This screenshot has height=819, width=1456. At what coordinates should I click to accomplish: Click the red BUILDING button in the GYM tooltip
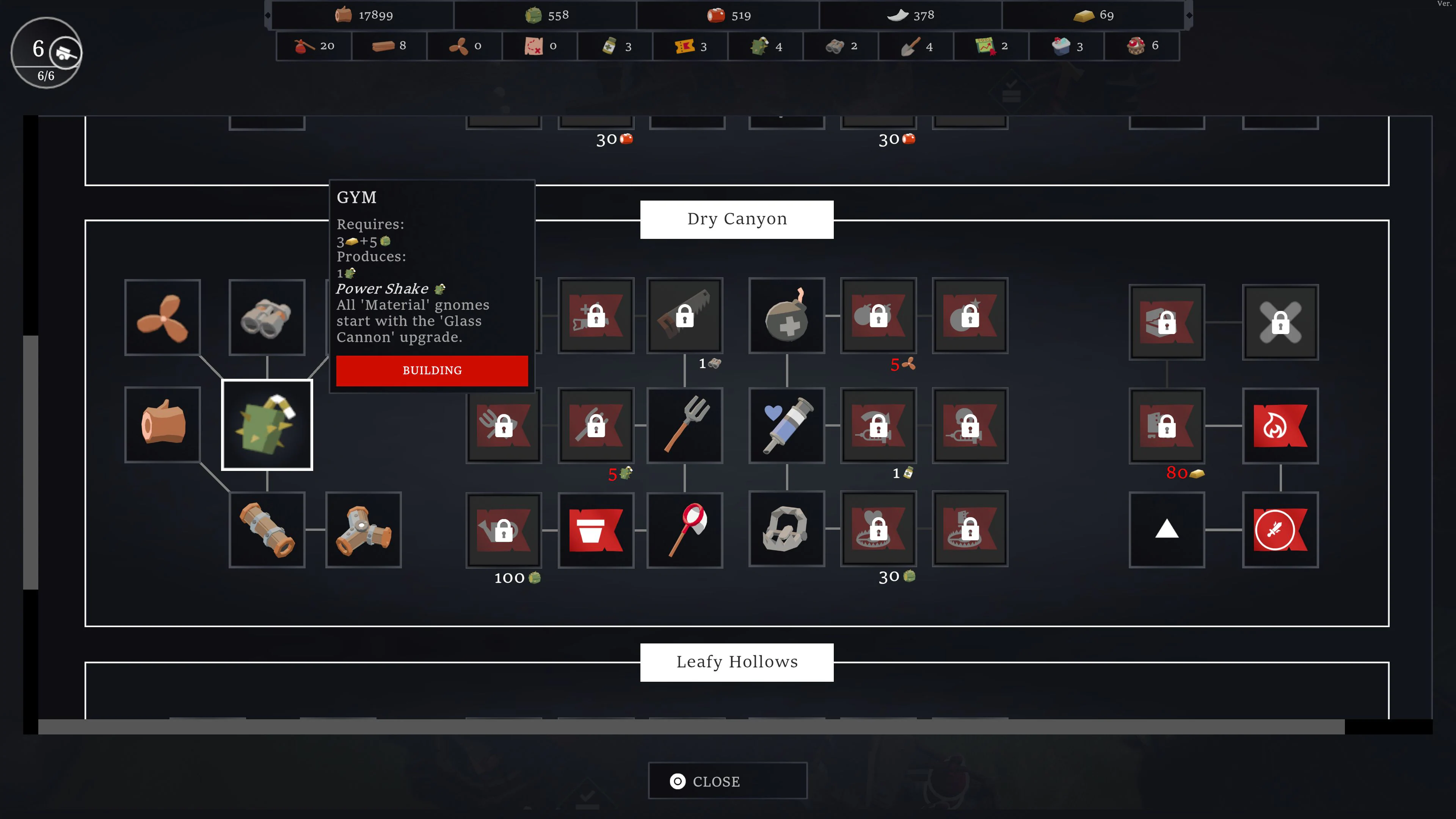coord(432,371)
